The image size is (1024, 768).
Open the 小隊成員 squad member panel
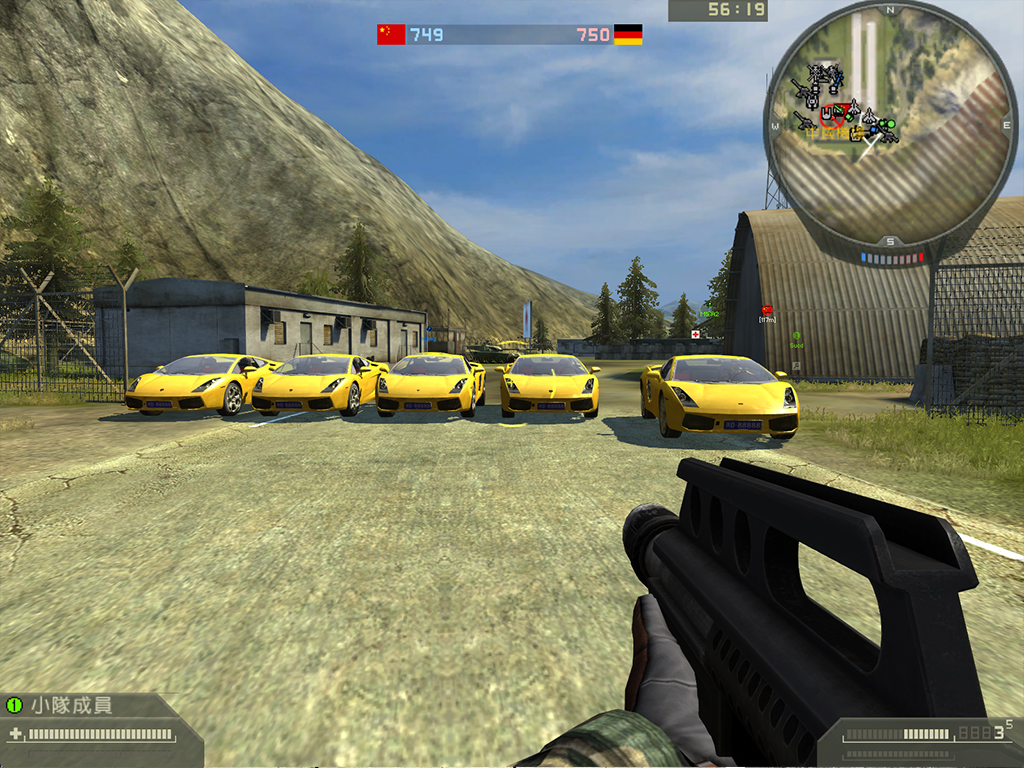tap(70, 705)
